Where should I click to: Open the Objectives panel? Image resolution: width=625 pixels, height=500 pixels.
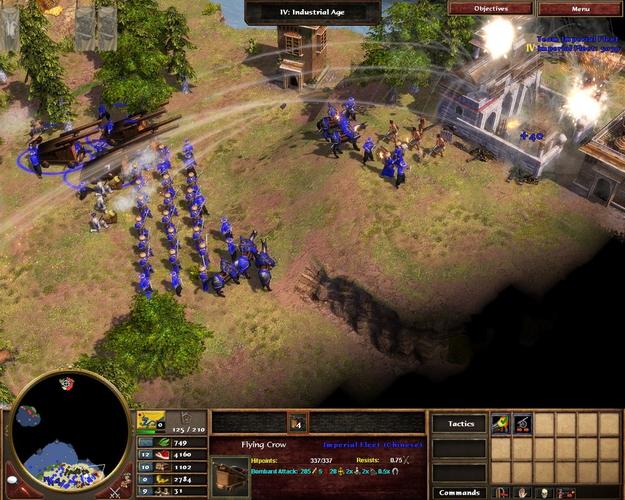pyautogui.click(x=491, y=8)
